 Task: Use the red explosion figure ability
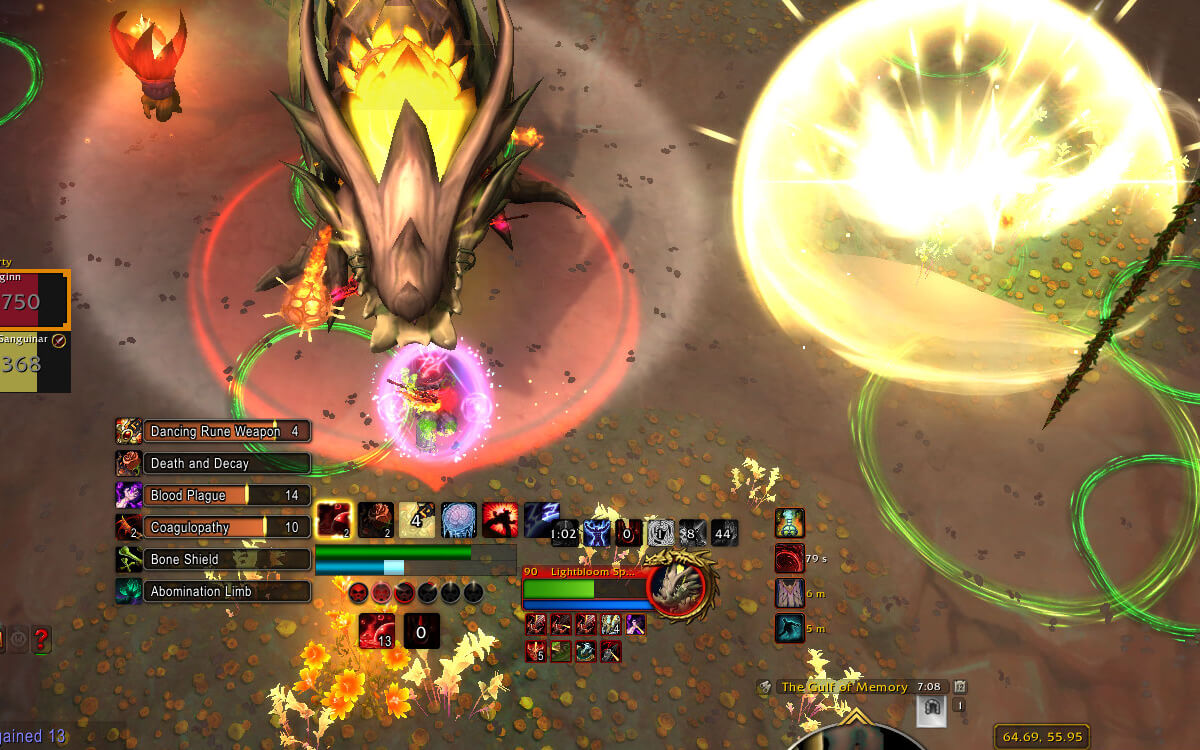click(500, 520)
